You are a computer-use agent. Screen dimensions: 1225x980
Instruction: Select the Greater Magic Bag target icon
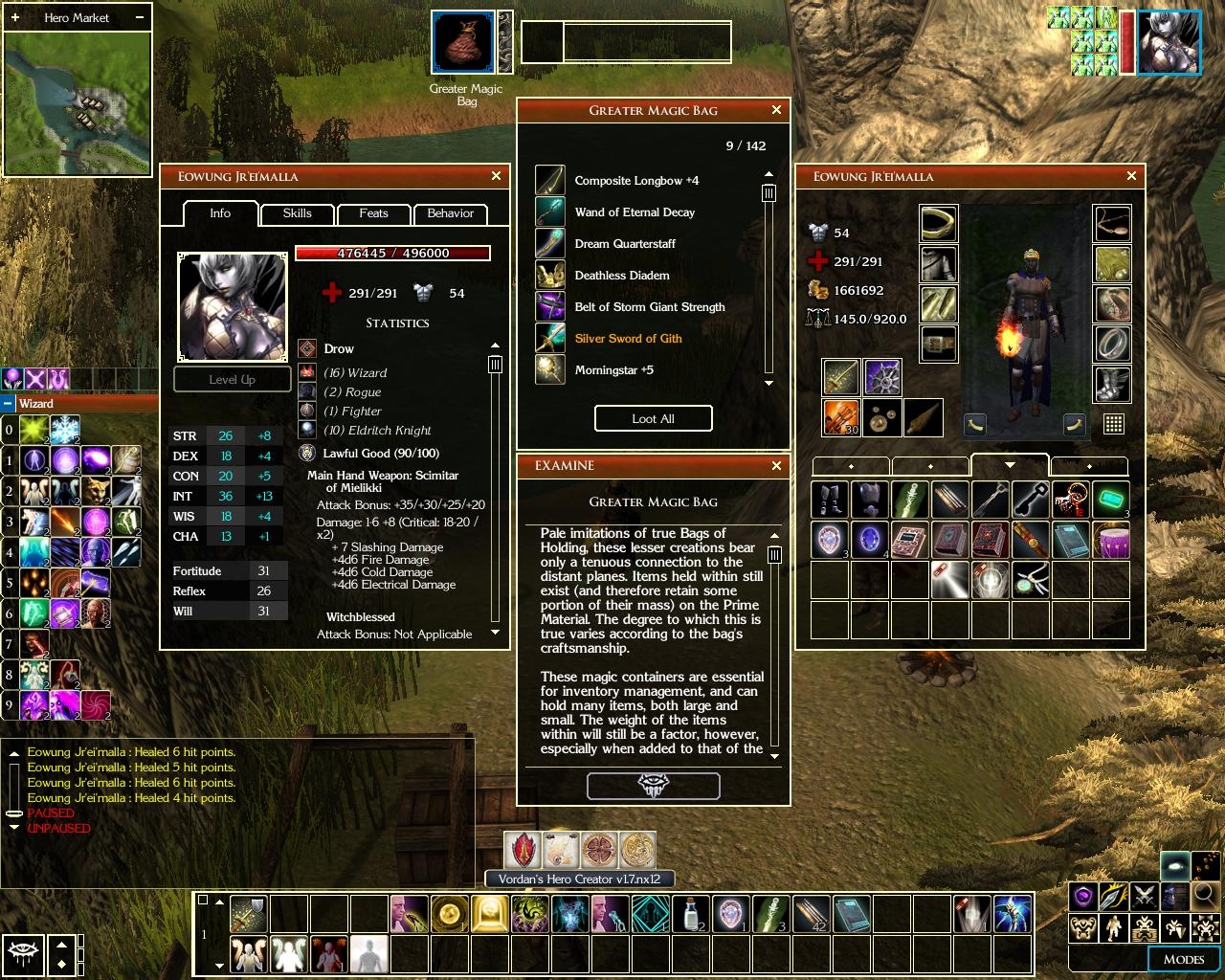click(463, 42)
